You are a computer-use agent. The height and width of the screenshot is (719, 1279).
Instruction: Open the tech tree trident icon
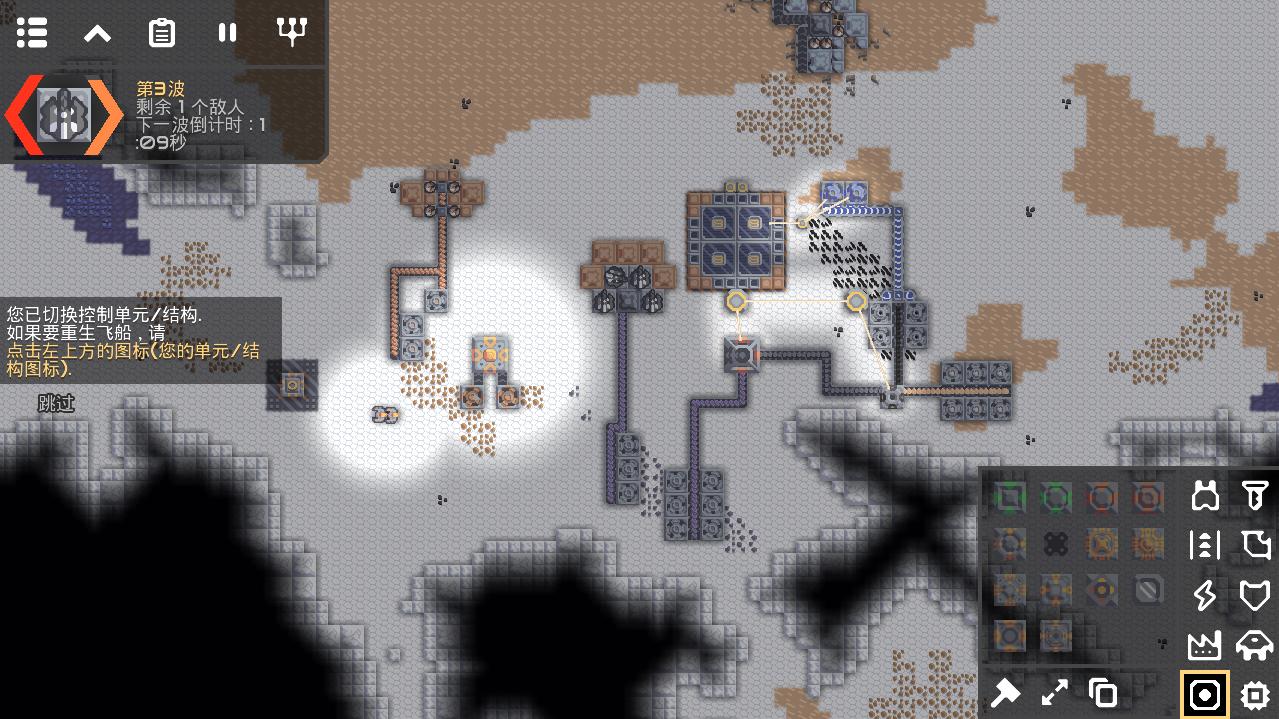pos(292,33)
